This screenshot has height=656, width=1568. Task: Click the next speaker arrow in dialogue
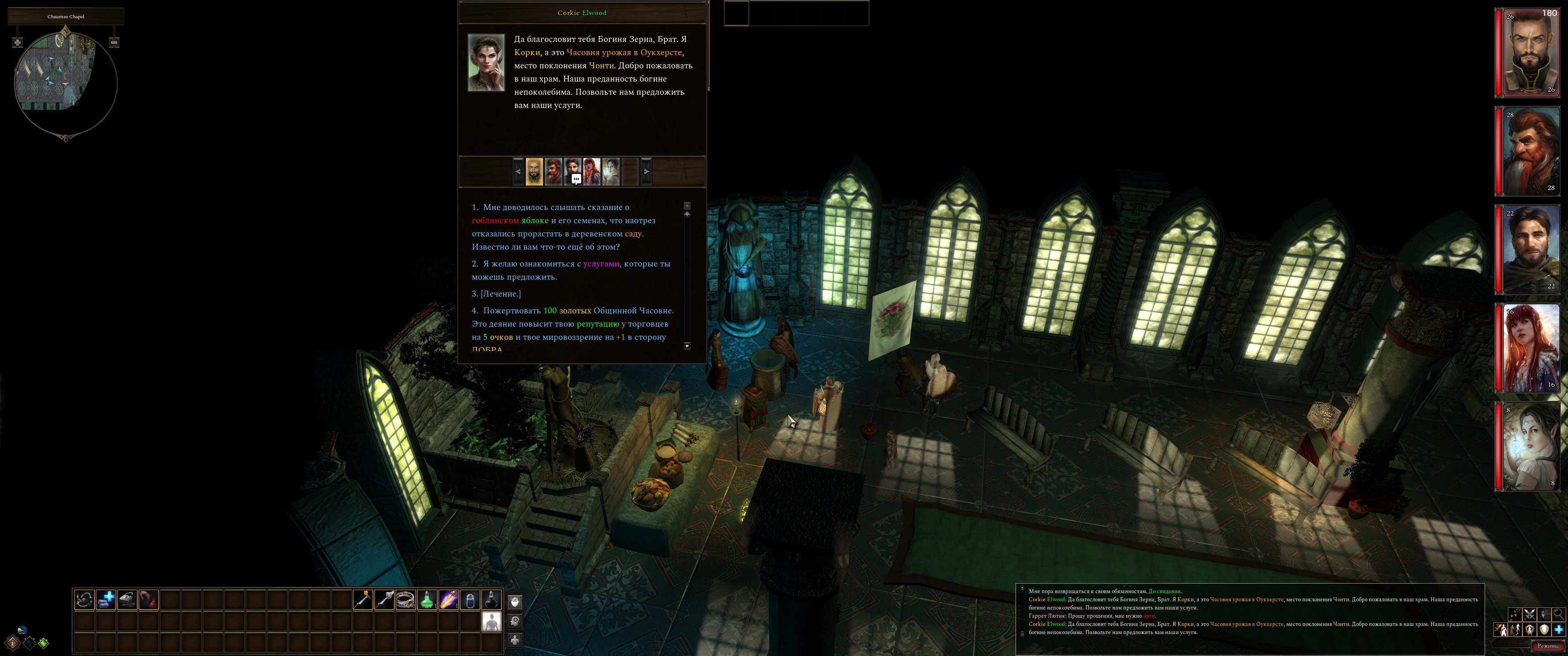[x=646, y=172]
